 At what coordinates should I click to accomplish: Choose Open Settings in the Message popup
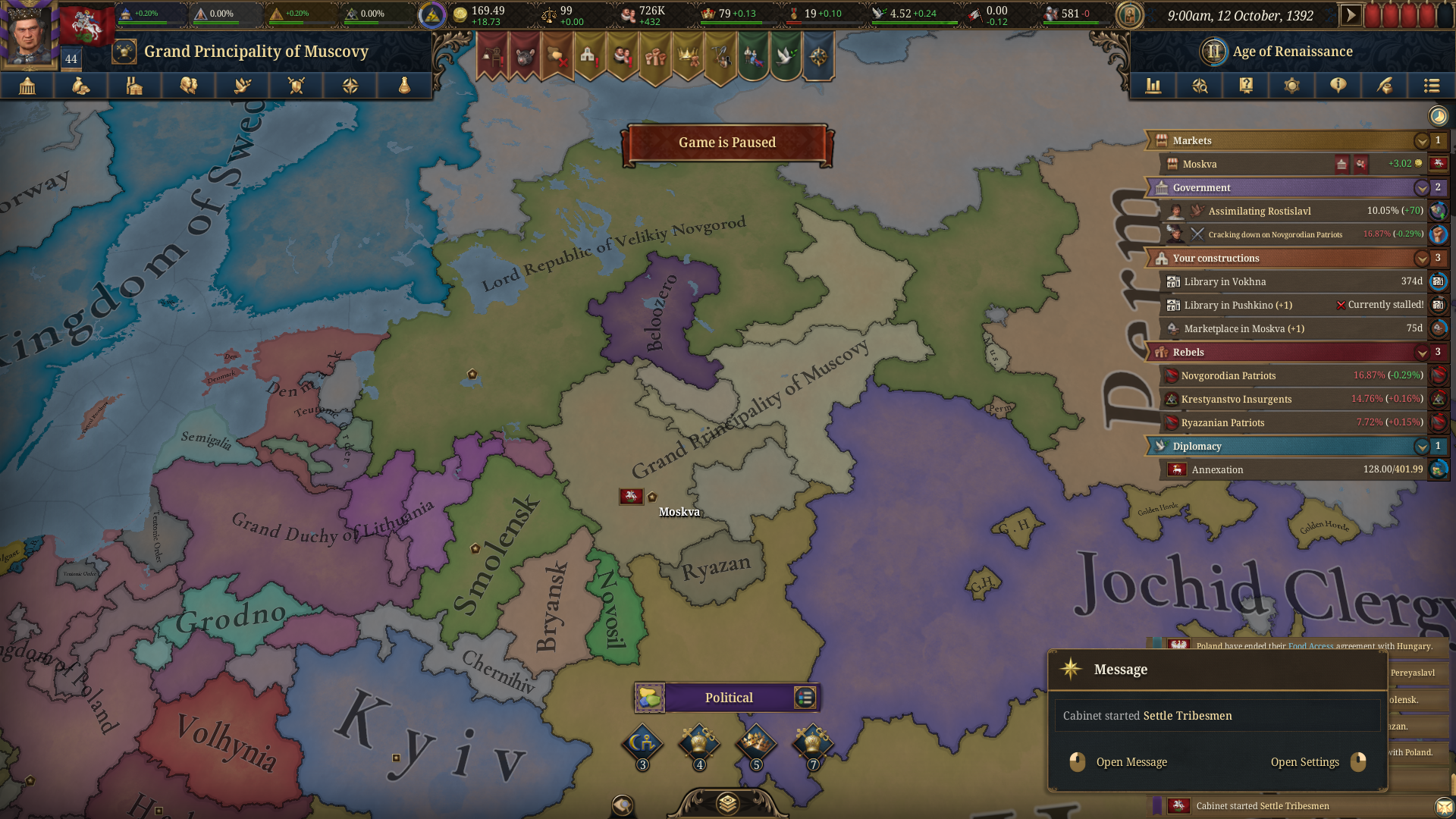(x=1304, y=762)
